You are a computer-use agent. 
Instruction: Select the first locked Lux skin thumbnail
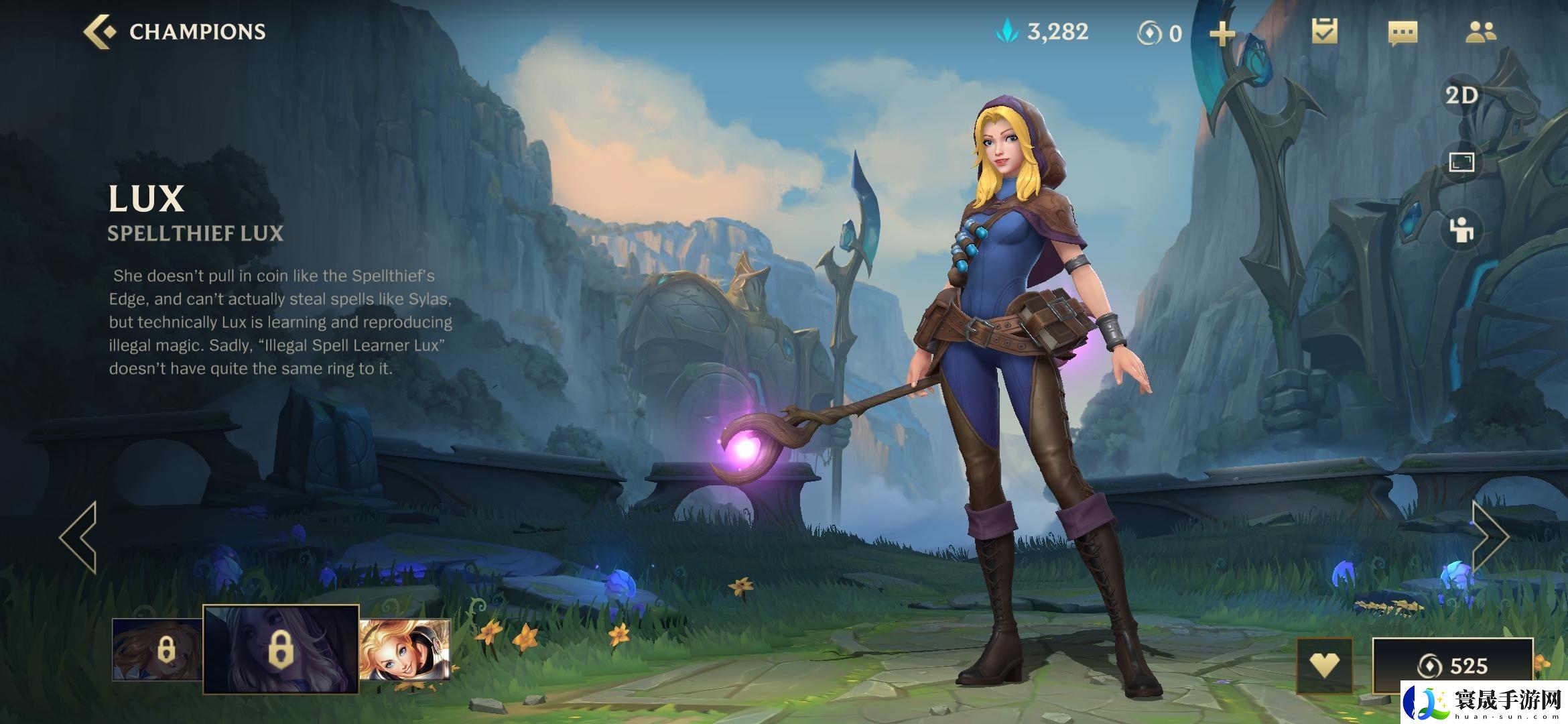[x=158, y=649]
